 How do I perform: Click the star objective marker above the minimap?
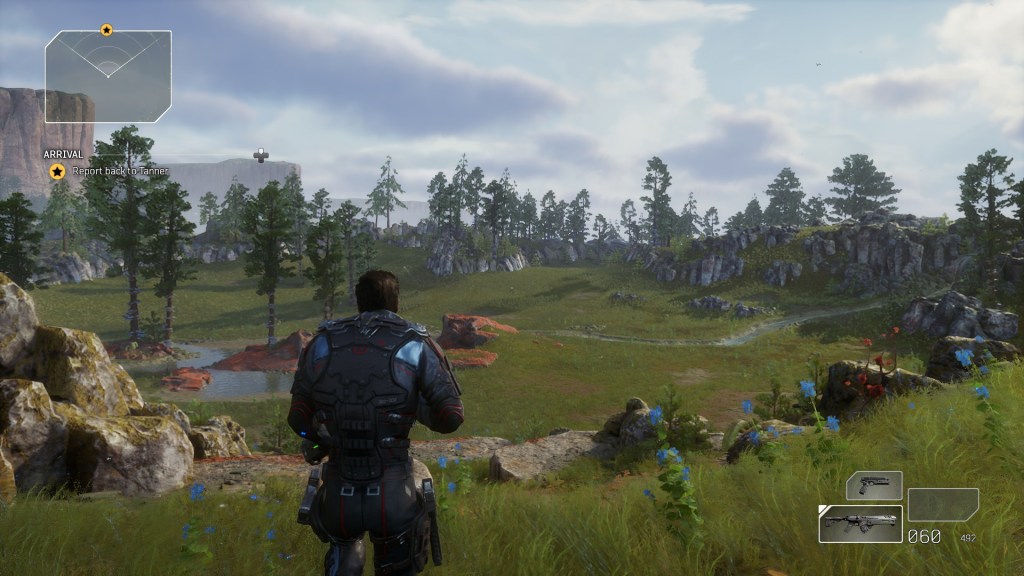[107, 31]
